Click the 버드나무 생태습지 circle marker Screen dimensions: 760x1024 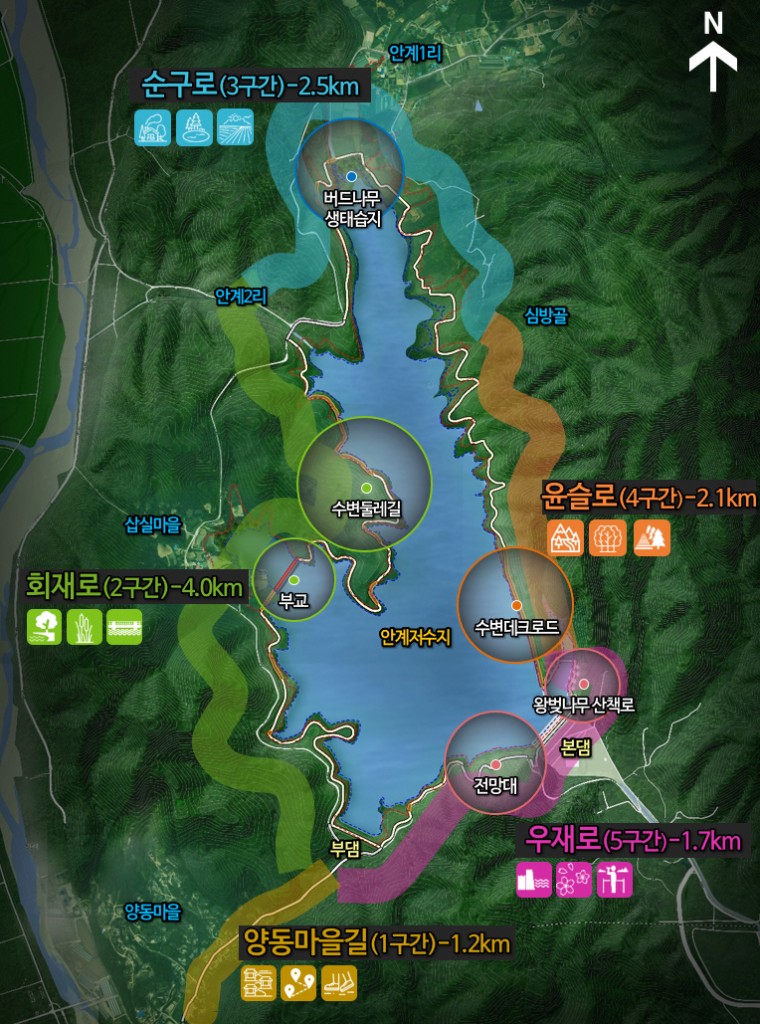[351, 176]
